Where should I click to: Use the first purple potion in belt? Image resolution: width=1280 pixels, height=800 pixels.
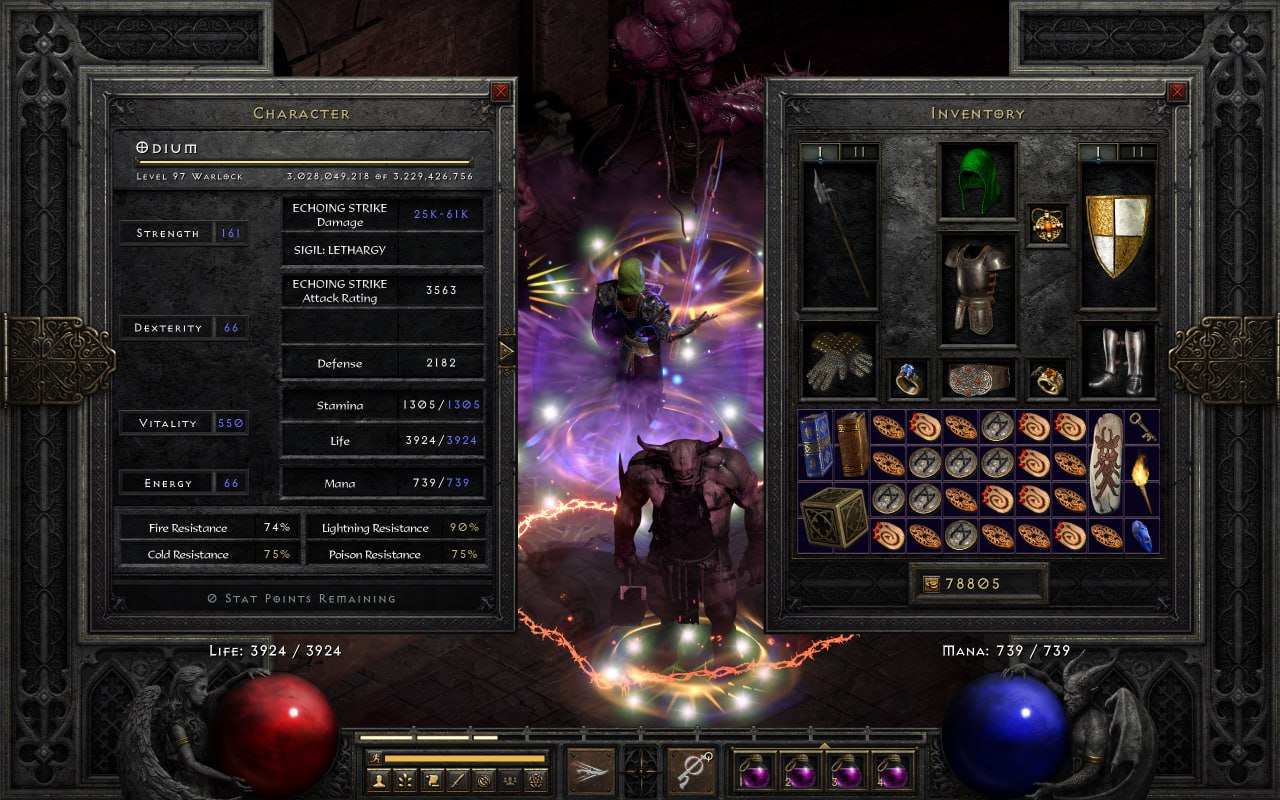[754, 770]
